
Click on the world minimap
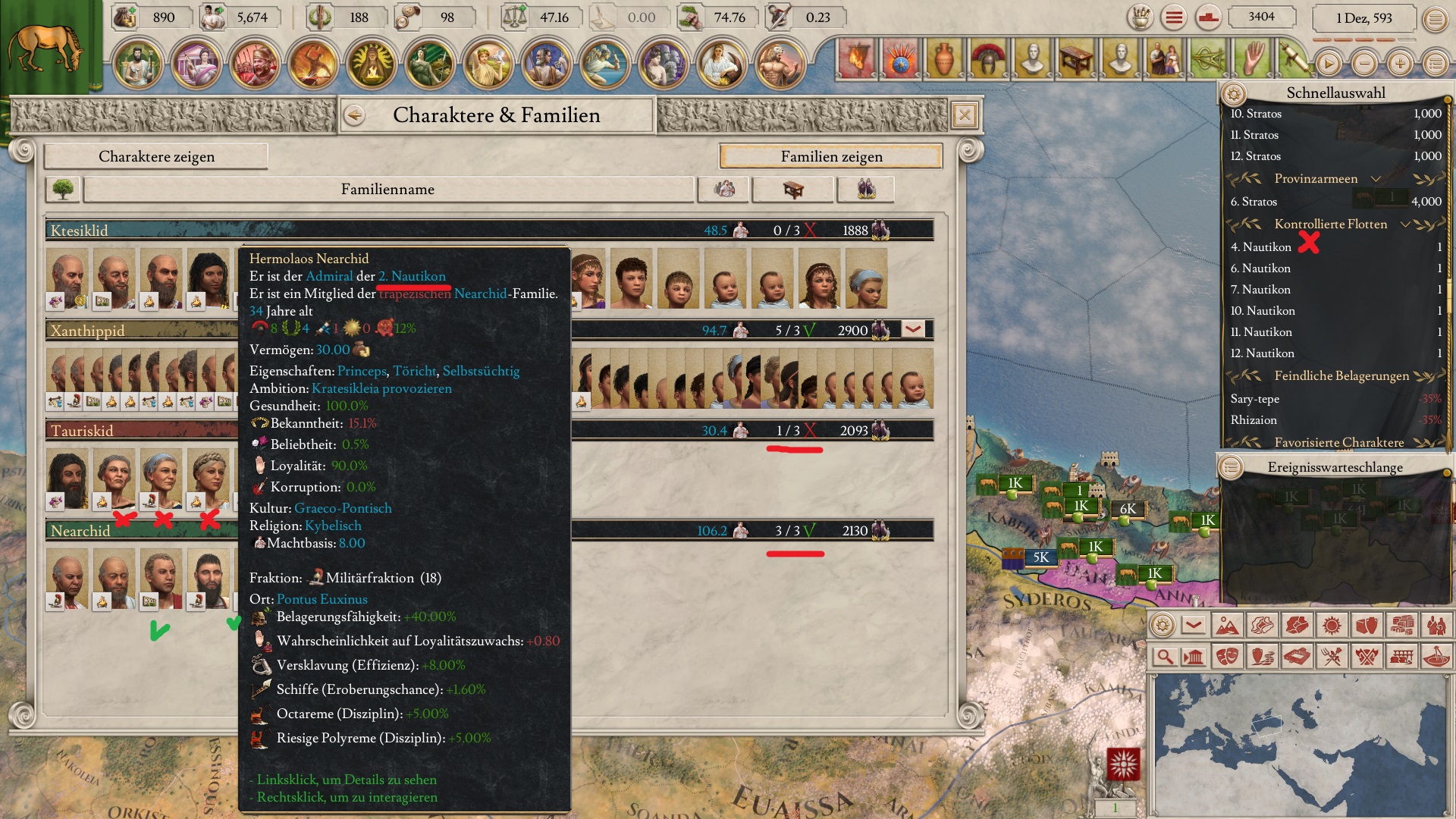pyautogui.click(x=1301, y=743)
